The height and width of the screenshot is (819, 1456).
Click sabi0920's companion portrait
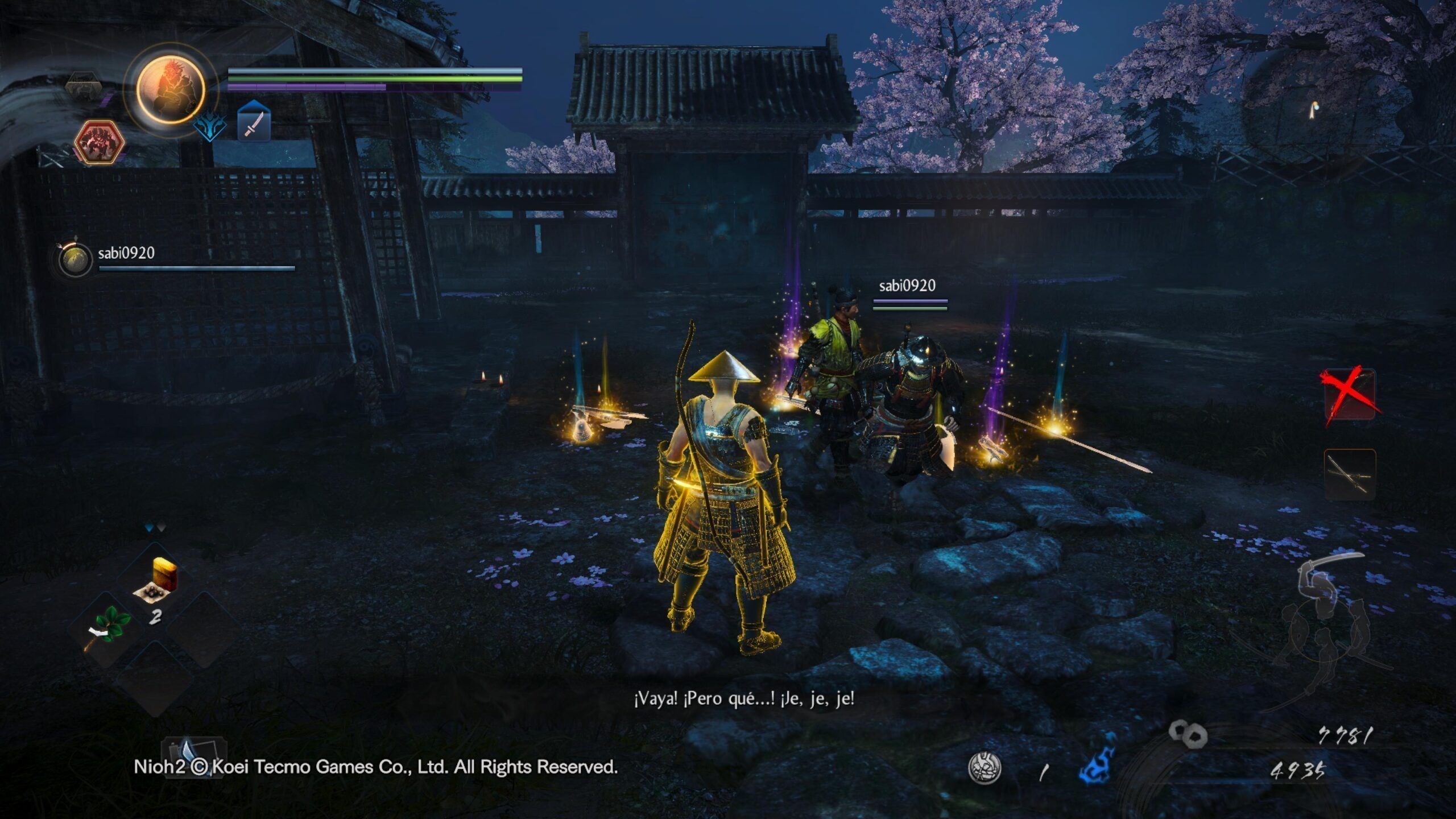[75, 260]
